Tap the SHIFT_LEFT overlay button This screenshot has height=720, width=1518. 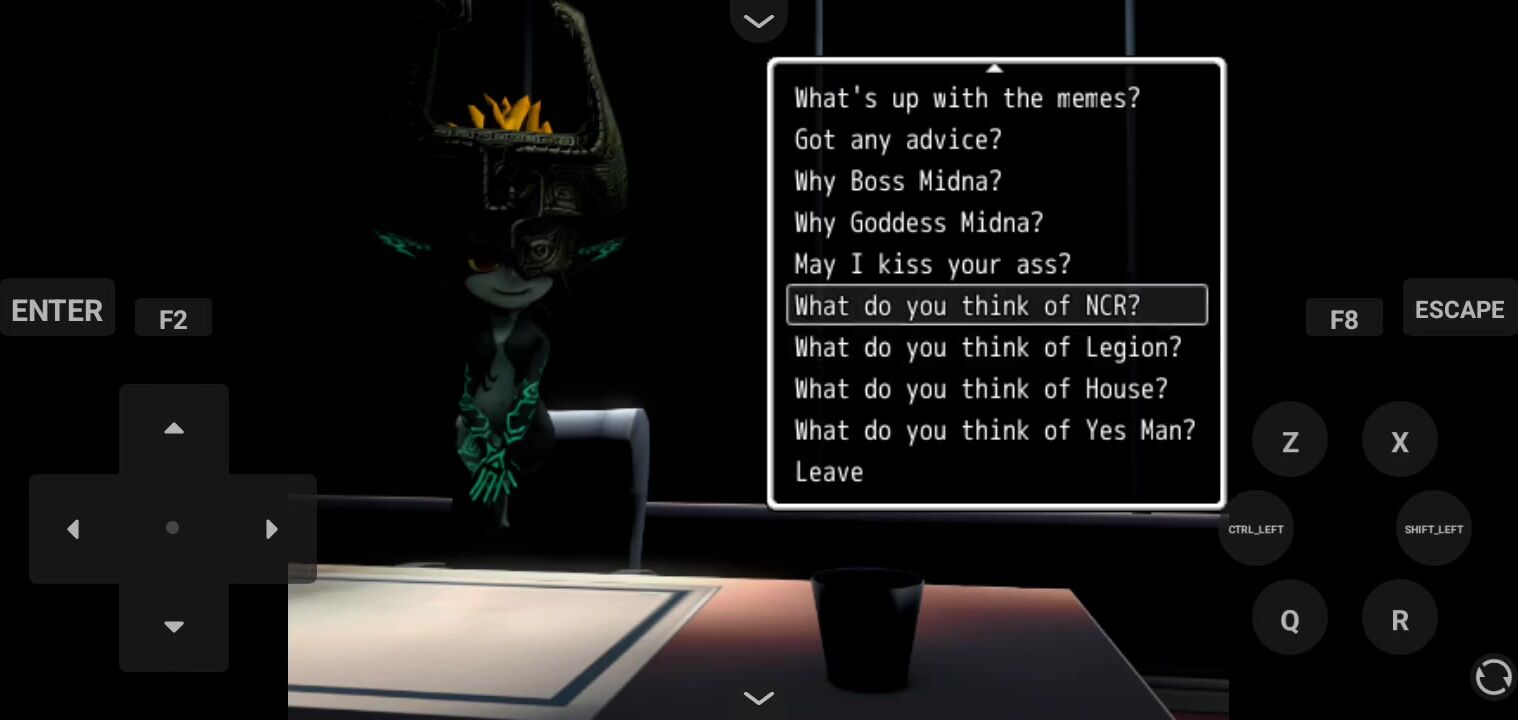tap(1433, 529)
